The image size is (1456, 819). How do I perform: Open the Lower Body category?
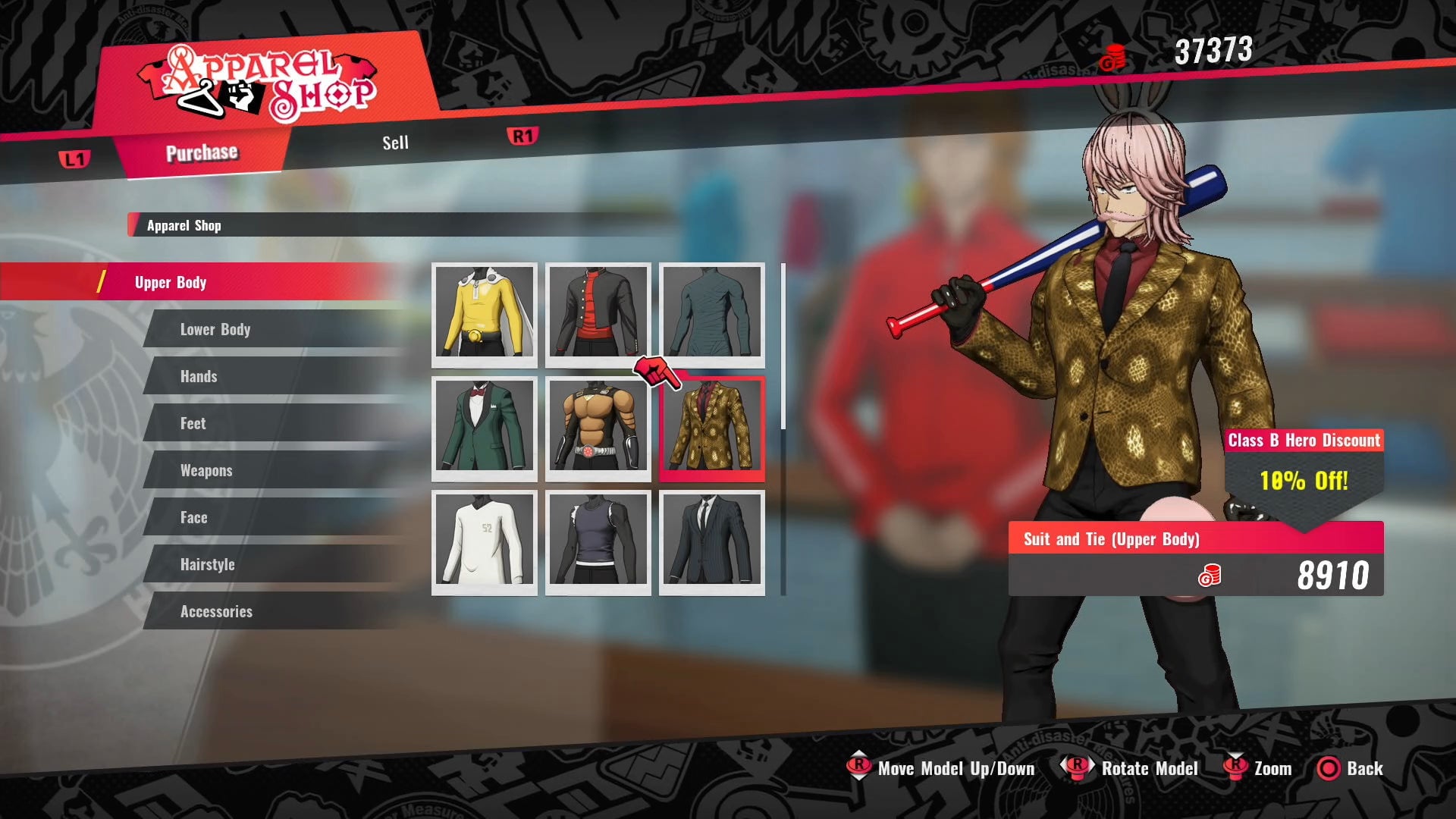215,329
